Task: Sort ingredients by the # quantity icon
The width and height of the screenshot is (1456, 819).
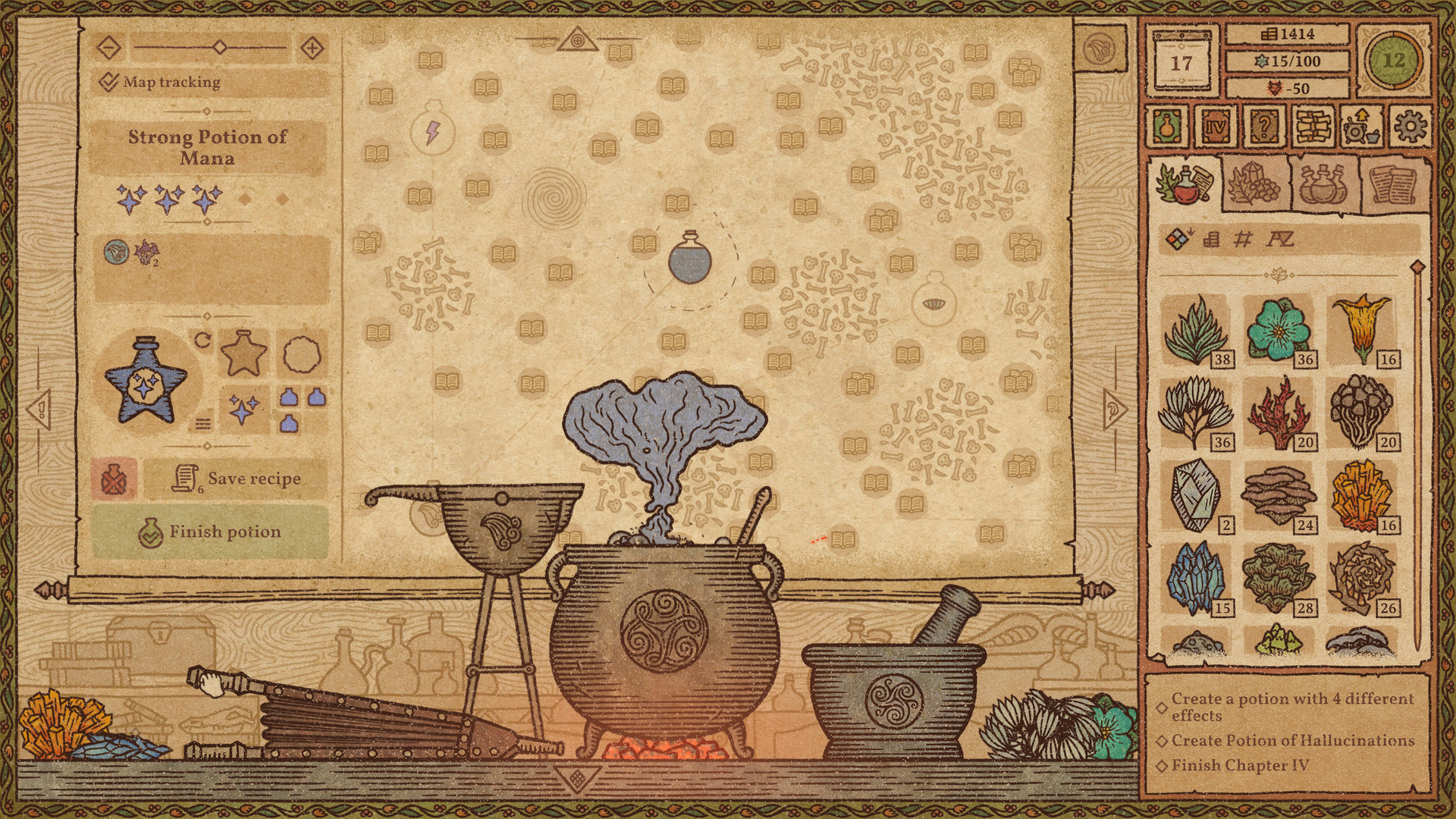Action: click(x=1244, y=240)
